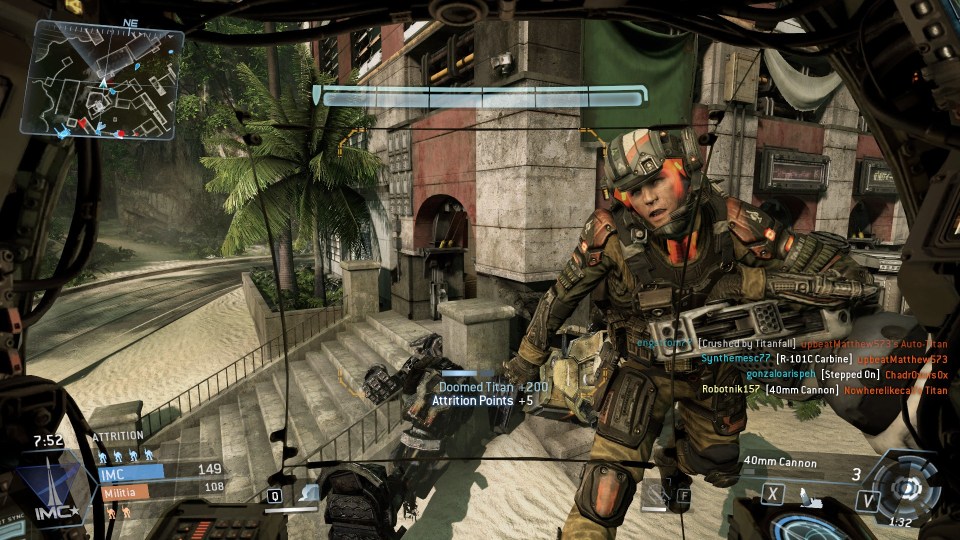Activate the ordnance ability icon beside F
This screenshot has height=540, width=960.
point(655,492)
